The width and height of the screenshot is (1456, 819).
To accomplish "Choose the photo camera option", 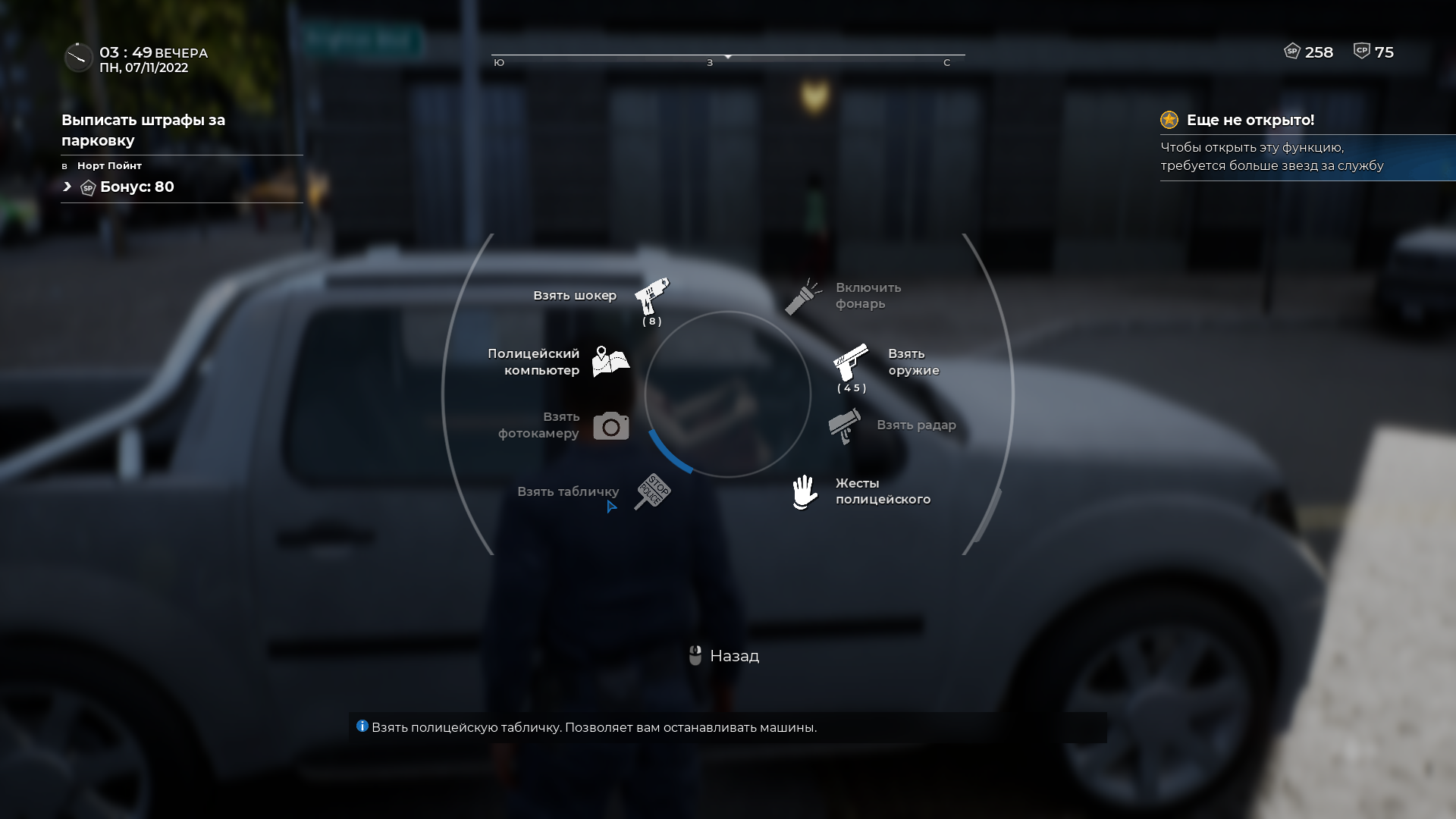I will tap(610, 426).
